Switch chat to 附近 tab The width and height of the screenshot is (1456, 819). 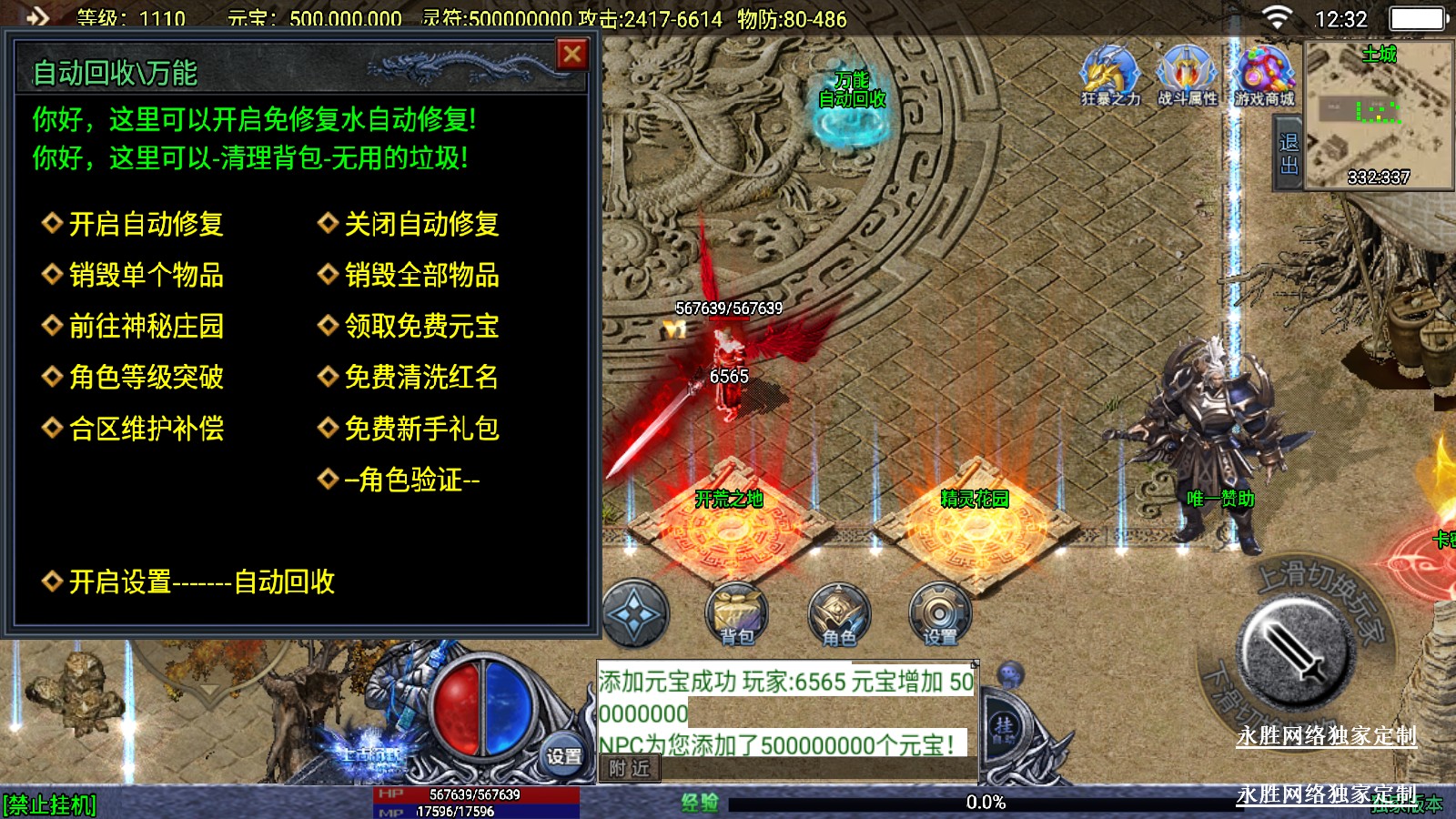tap(630, 769)
